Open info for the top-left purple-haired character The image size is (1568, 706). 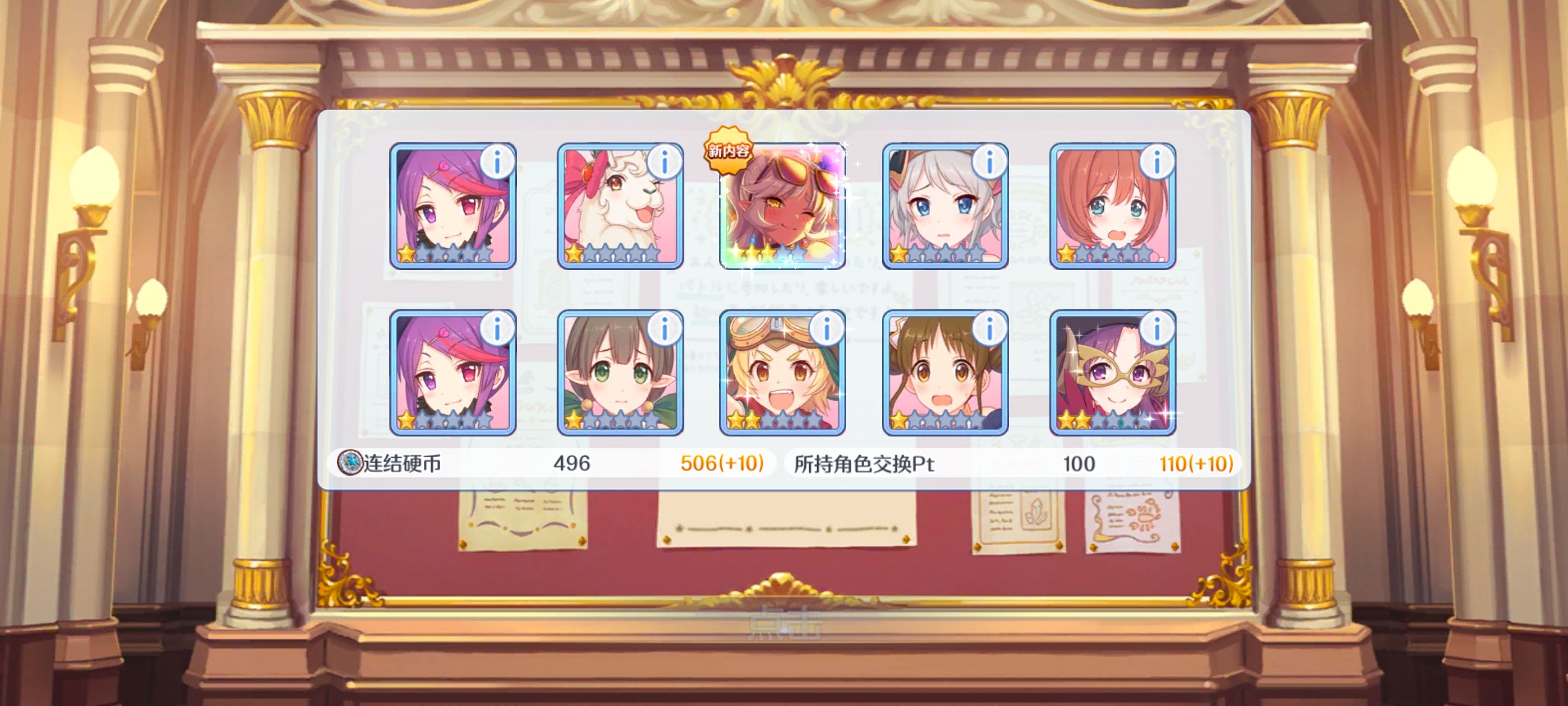tap(498, 161)
